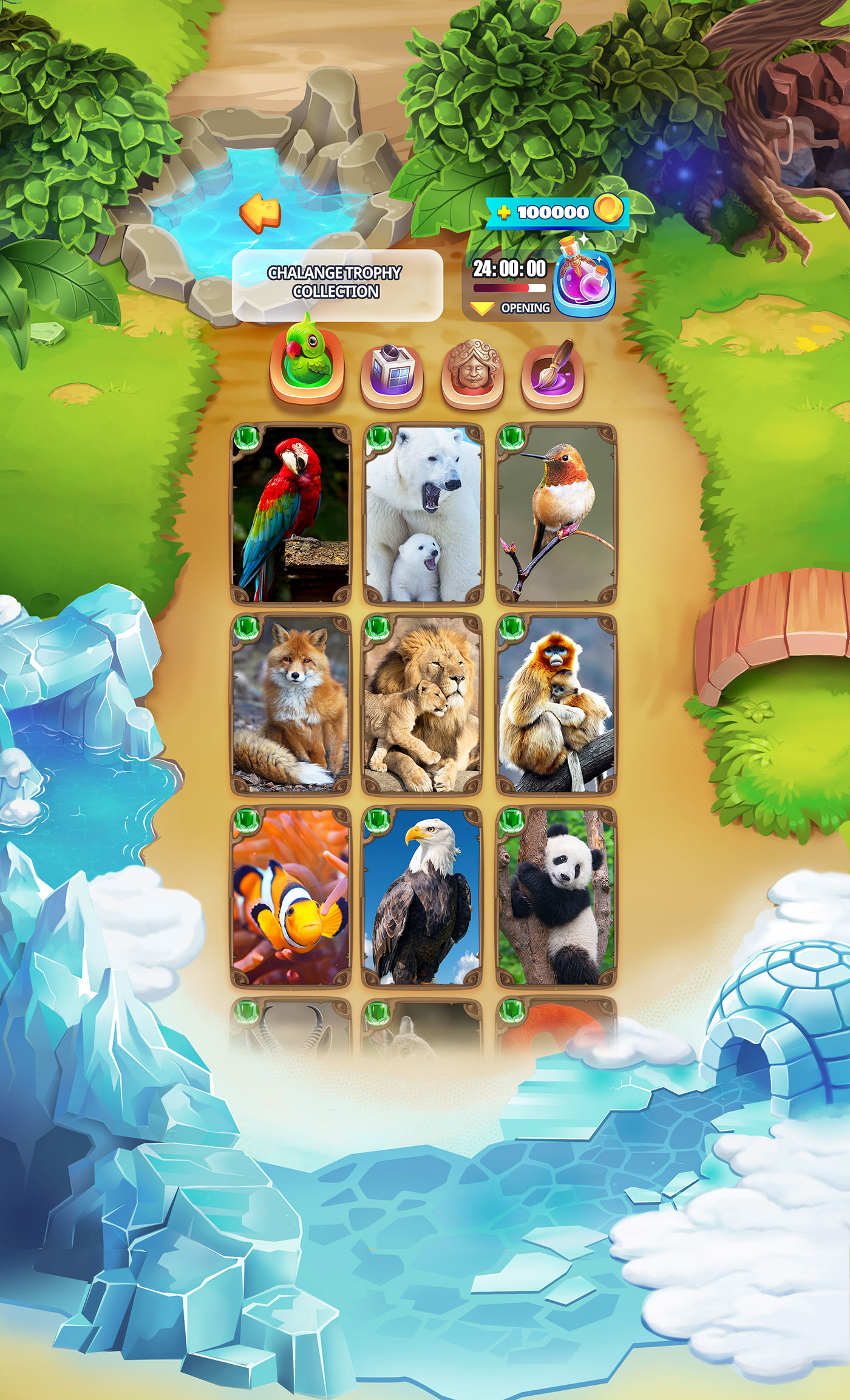Image resolution: width=850 pixels, height=1400 pixels.
Task: Select the bald eagle card
Action: 423,896
